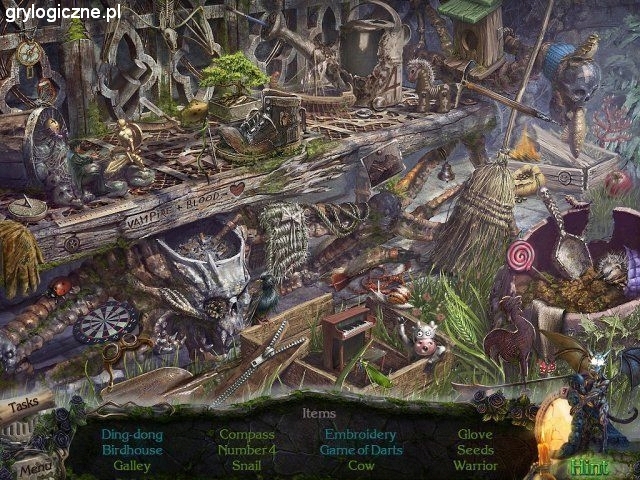Click the Seeds list entry
The height and width of the screenshot is (480, 640).
click(x=475, y=450)
